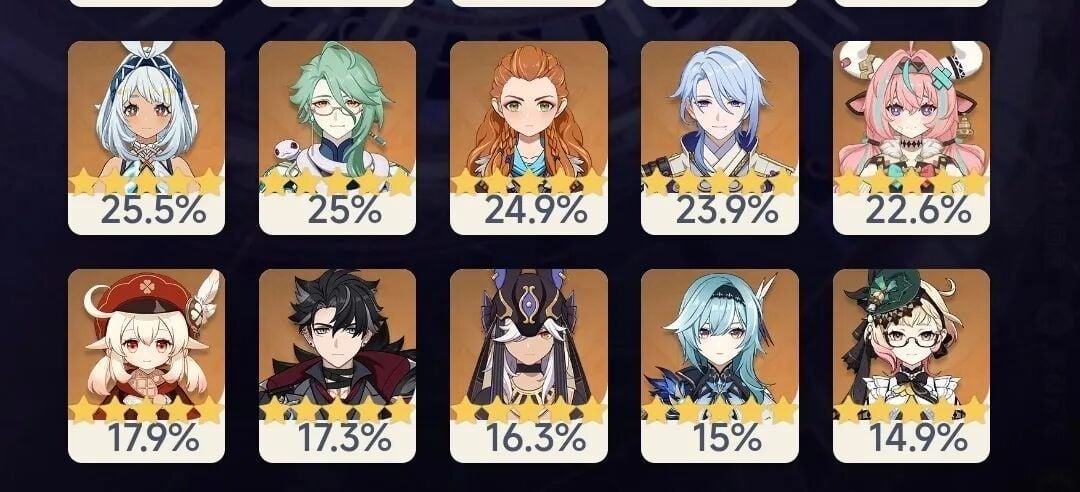Open the teal-haired character card at 15%
This screenshot has height=492, width=1080.
pyautogui.click(x=719, y=365)
